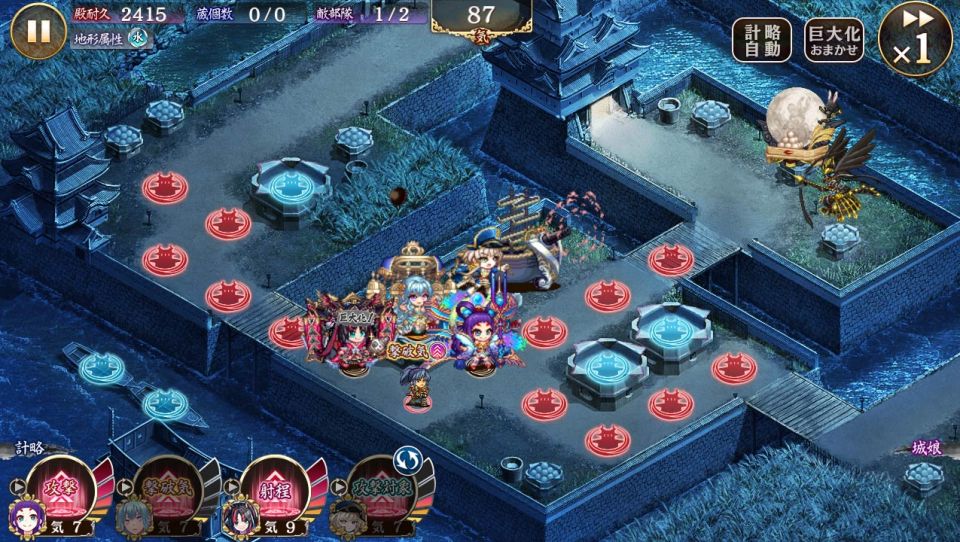Screen dimensions: 960x542
Task: Click the blue swap arrows above 攻撃対象
Action: tap(406, 457)
